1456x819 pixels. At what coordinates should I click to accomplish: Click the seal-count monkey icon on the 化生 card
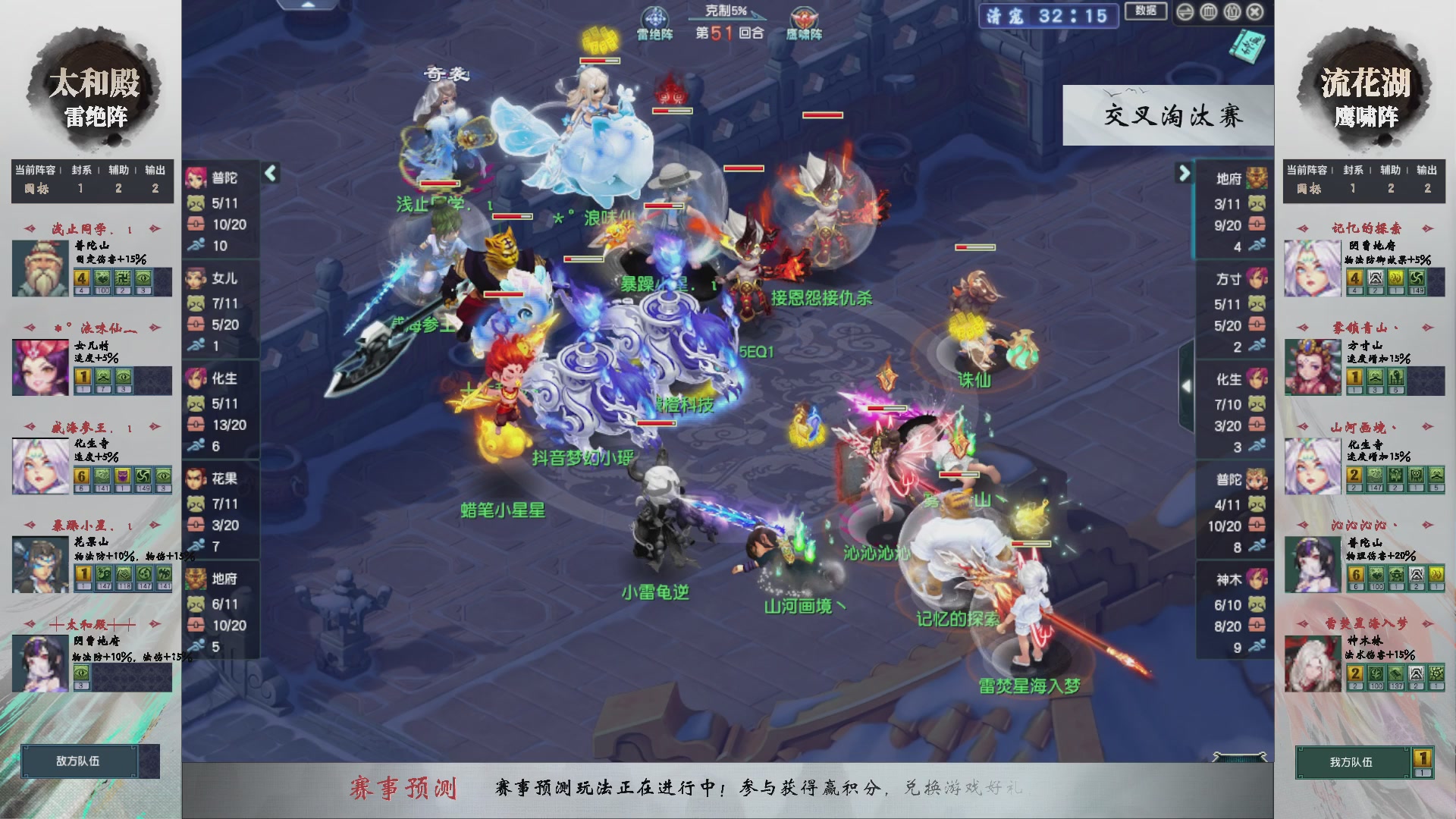pos(196,404)
